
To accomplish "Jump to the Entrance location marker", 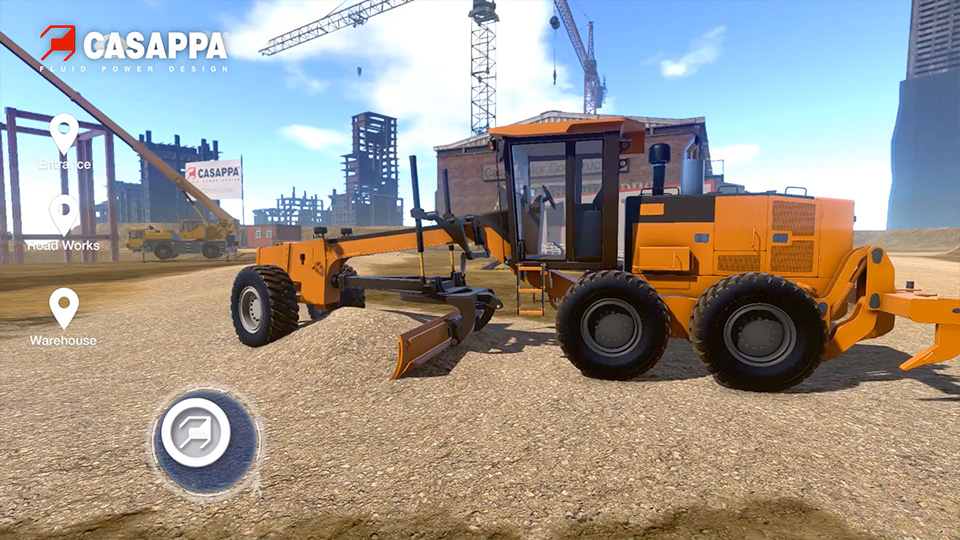I will 64,134.
